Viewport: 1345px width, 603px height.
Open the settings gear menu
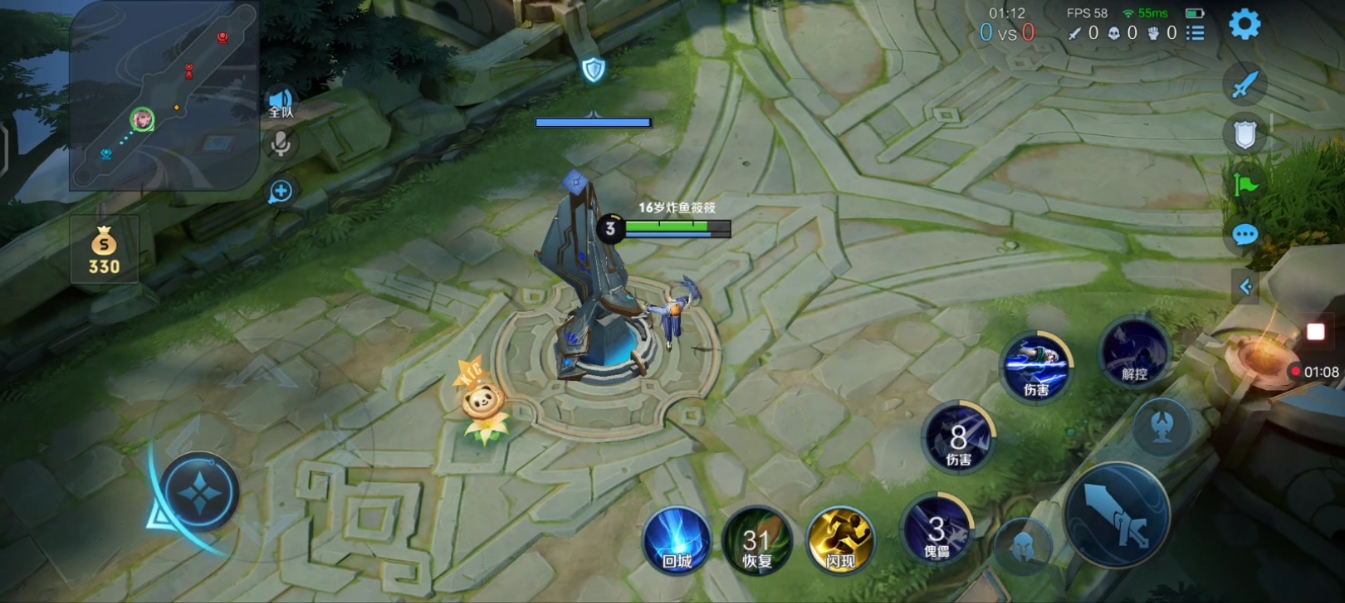pos(1244,24)
